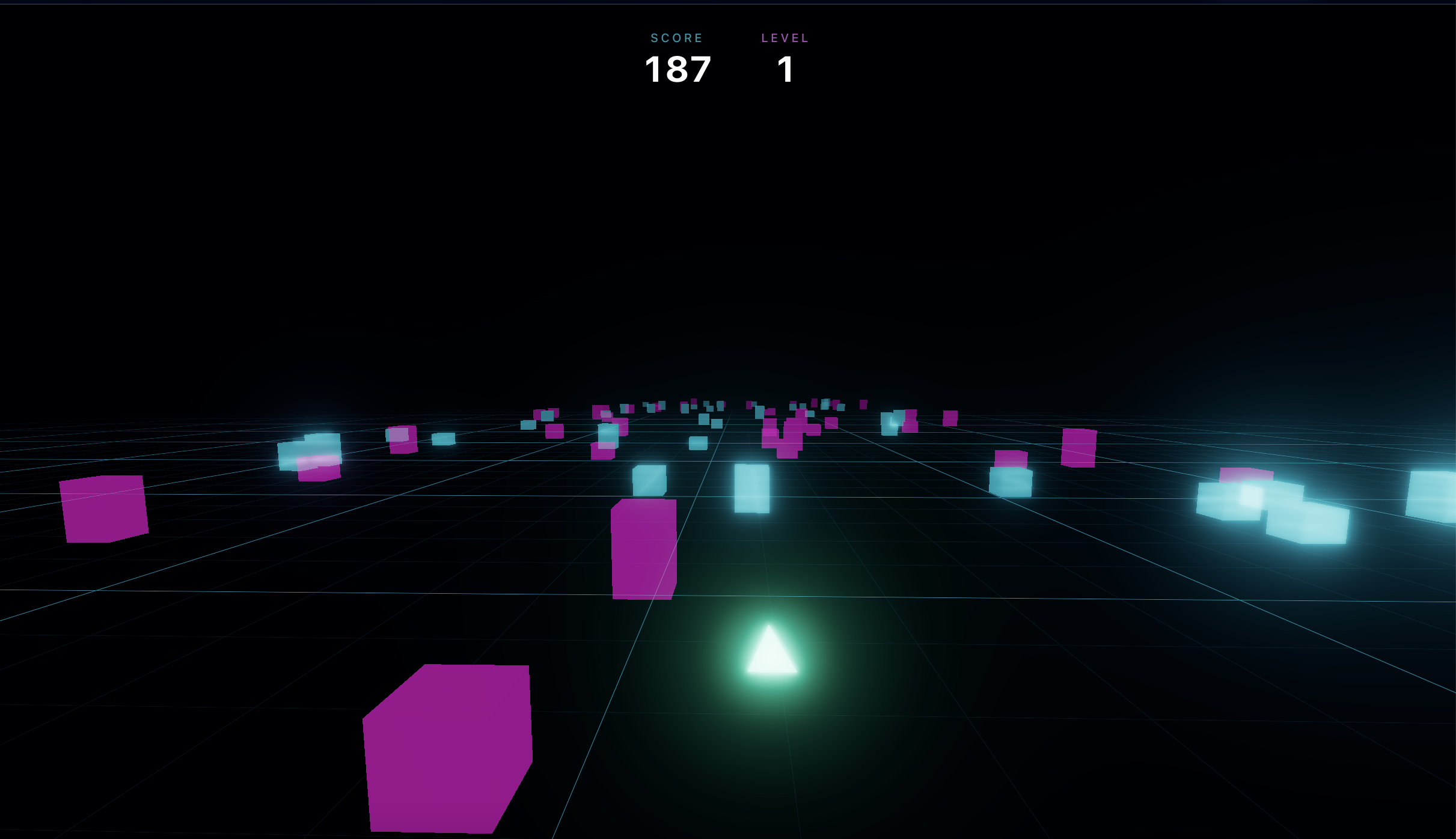Viewport: 1456px width, 839px height.
Task: Click the level number 1
Action: coord(785,69)
